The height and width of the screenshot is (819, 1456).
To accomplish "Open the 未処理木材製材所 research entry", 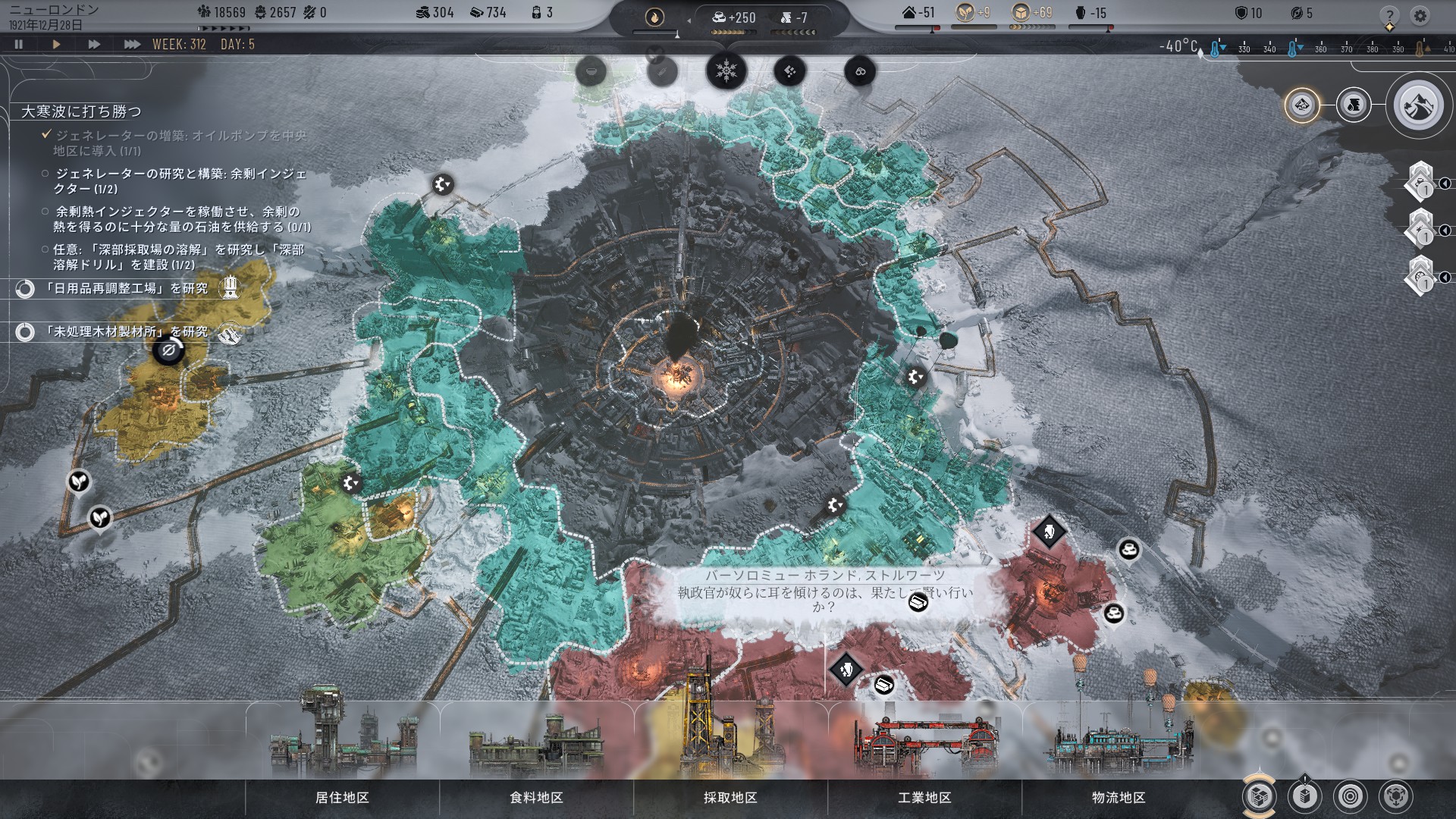I will tap(125, 332).
